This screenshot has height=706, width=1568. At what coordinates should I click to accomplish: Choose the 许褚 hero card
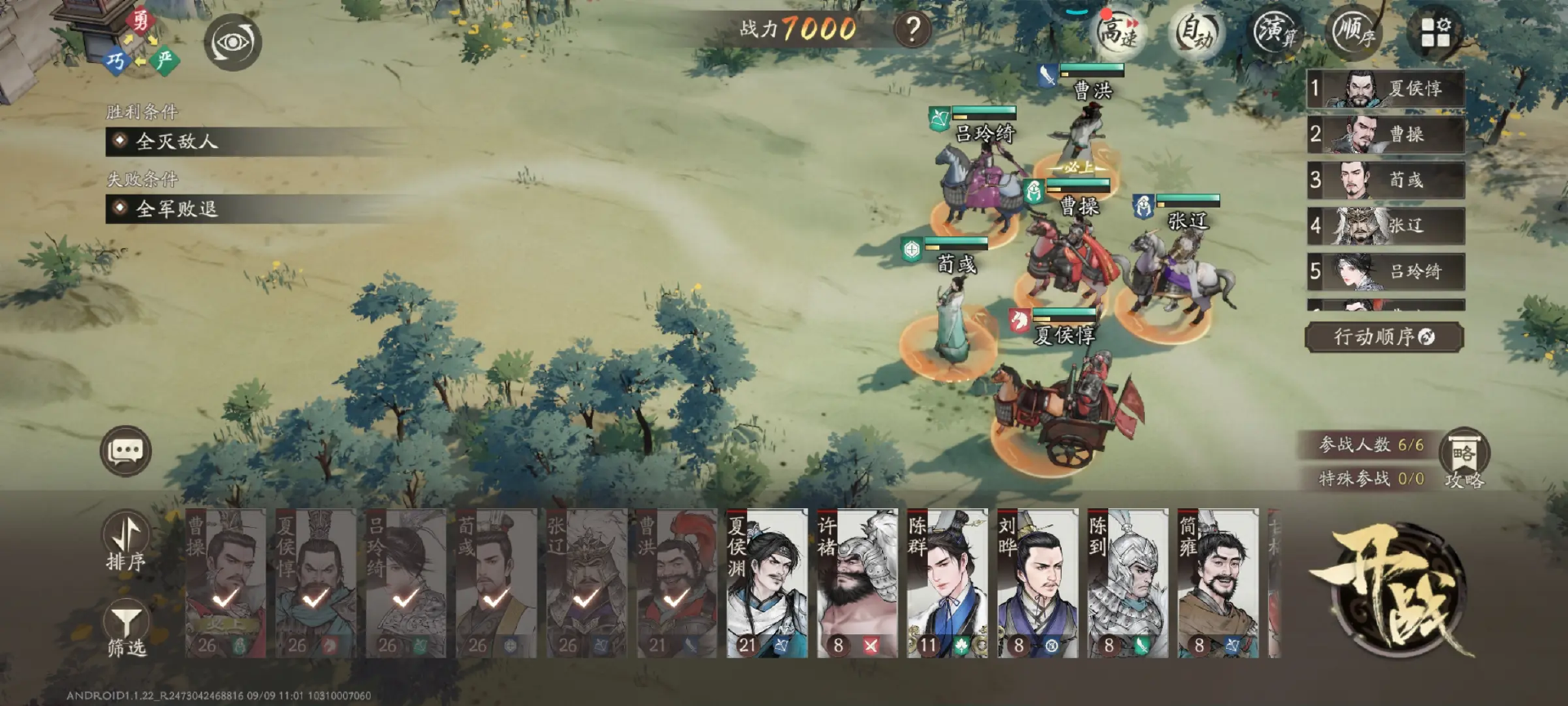click(x=857, y=583)
